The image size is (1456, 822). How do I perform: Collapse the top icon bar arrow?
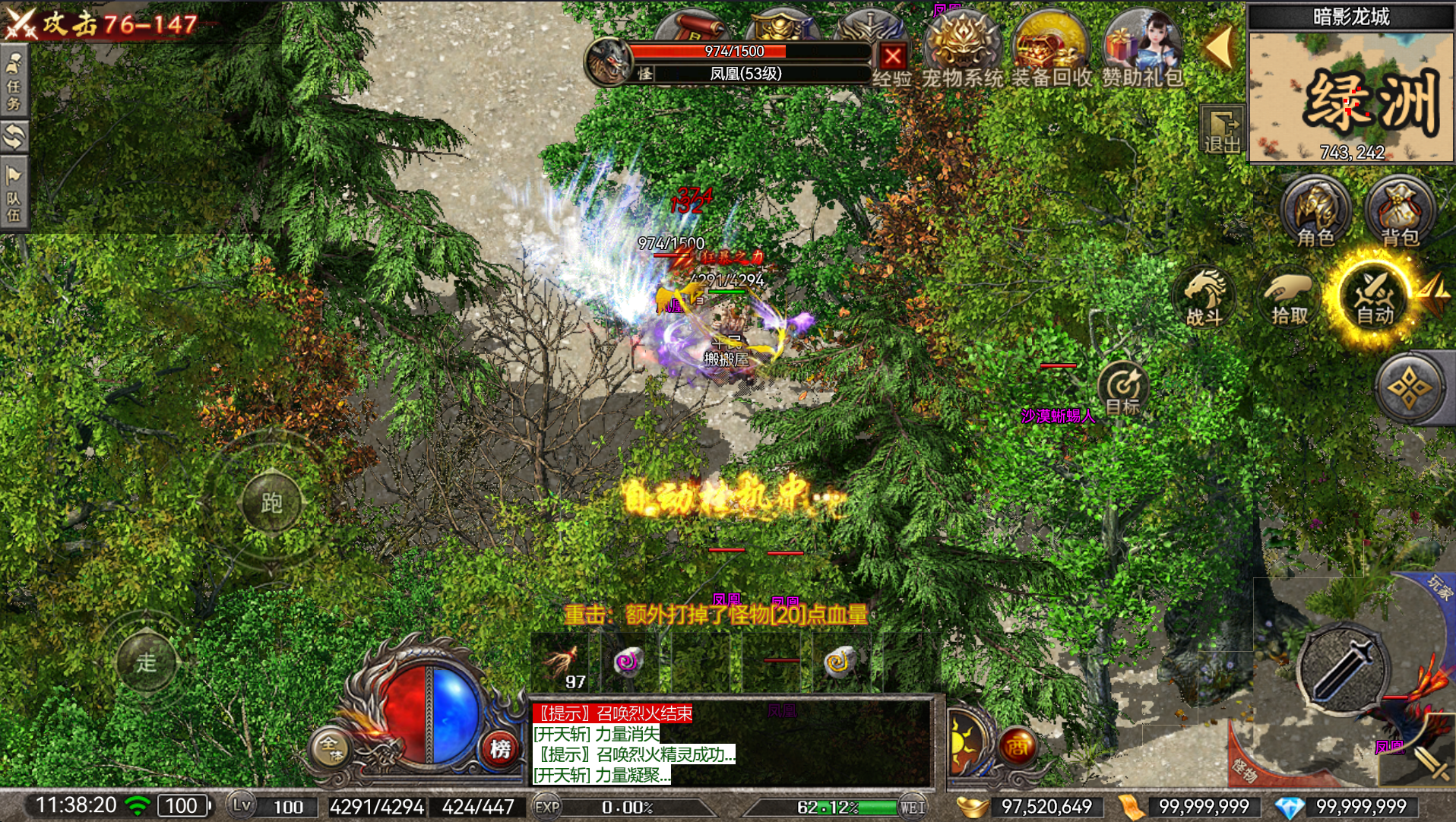click(x=1219, y=47)
